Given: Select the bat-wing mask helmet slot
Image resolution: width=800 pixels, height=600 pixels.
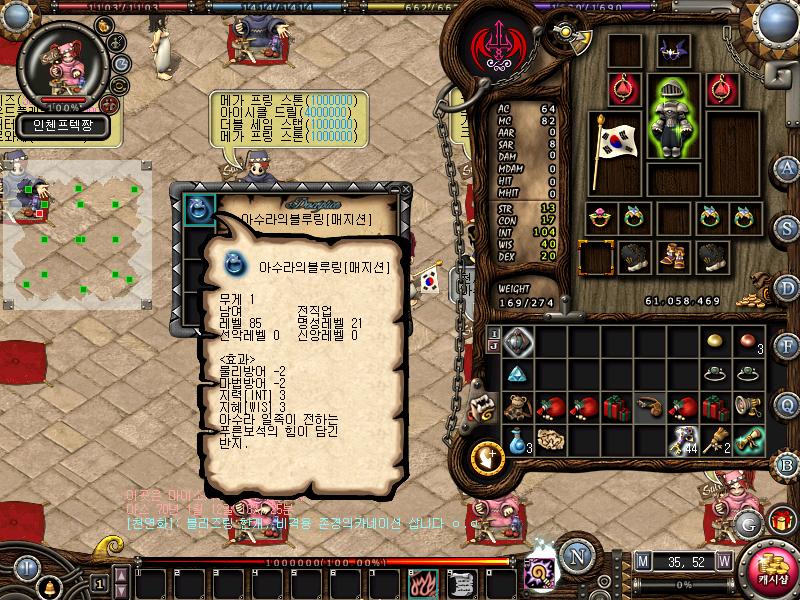Looking at the screenshot, I should tap(671, 51).
